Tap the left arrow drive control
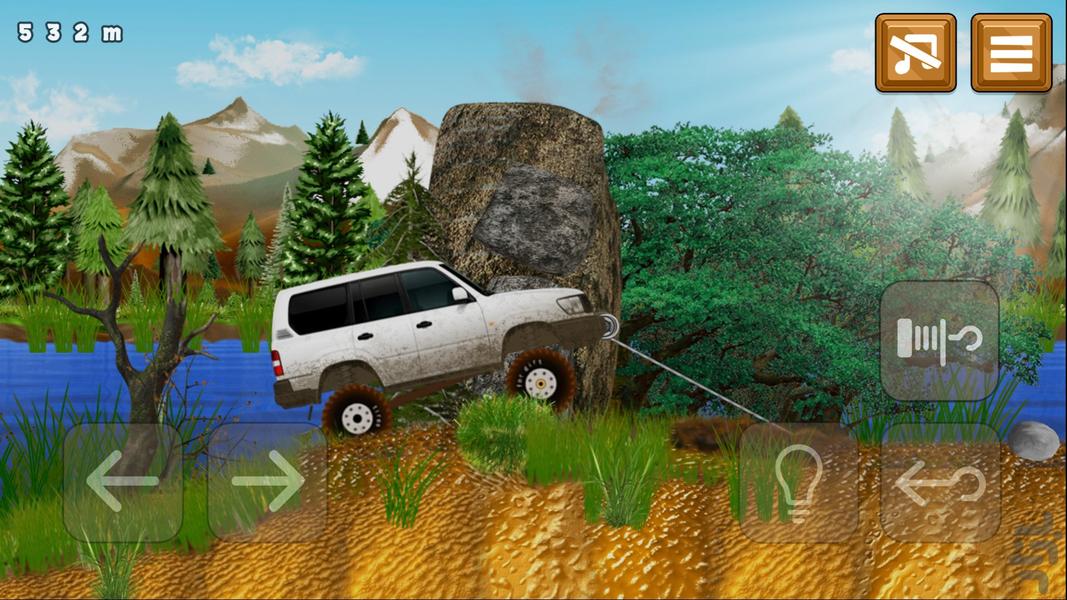 (123, 482)
